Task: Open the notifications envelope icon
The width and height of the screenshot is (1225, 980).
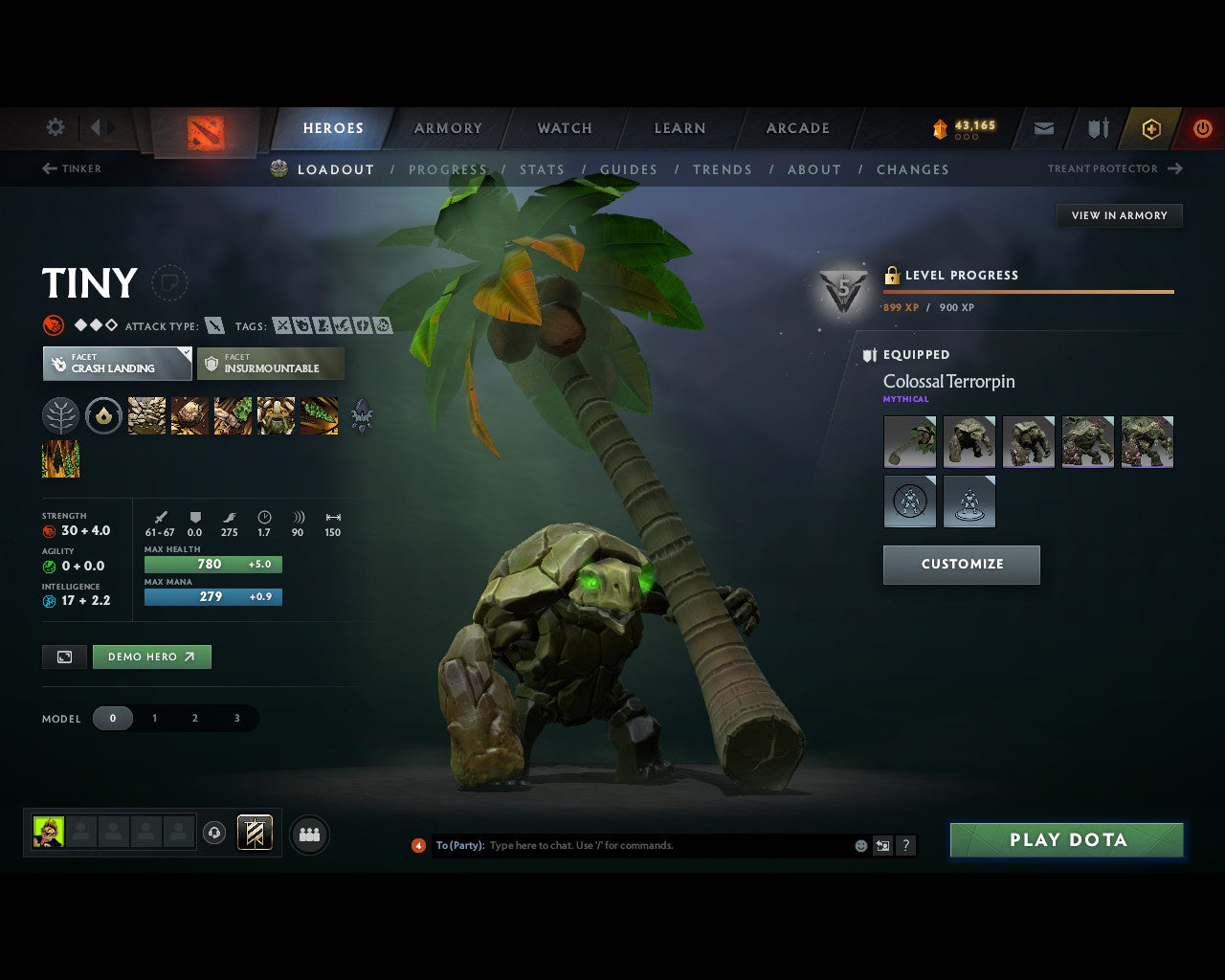Action: pyautogui.click(x=1043, y=128)
